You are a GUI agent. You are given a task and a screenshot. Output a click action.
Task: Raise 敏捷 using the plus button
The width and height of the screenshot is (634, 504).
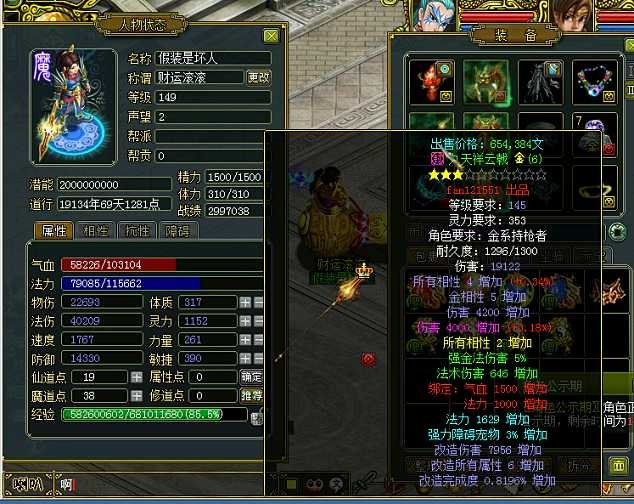click(x=245, y=358)
